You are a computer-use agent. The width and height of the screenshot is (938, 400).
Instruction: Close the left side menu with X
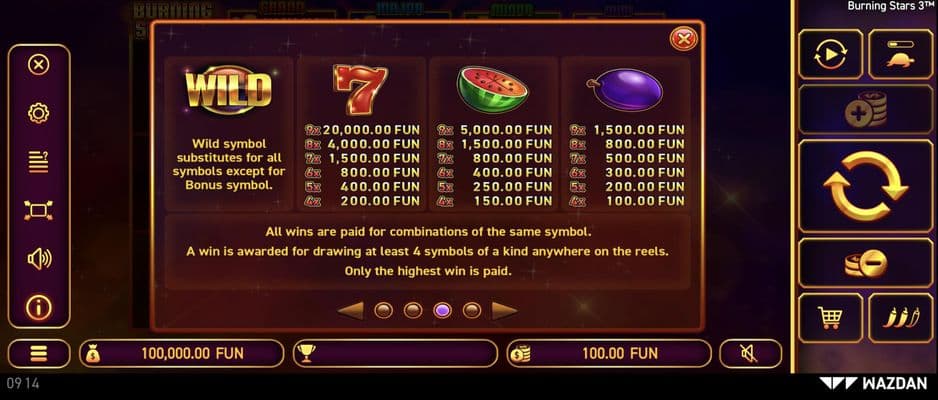point(38,65)
